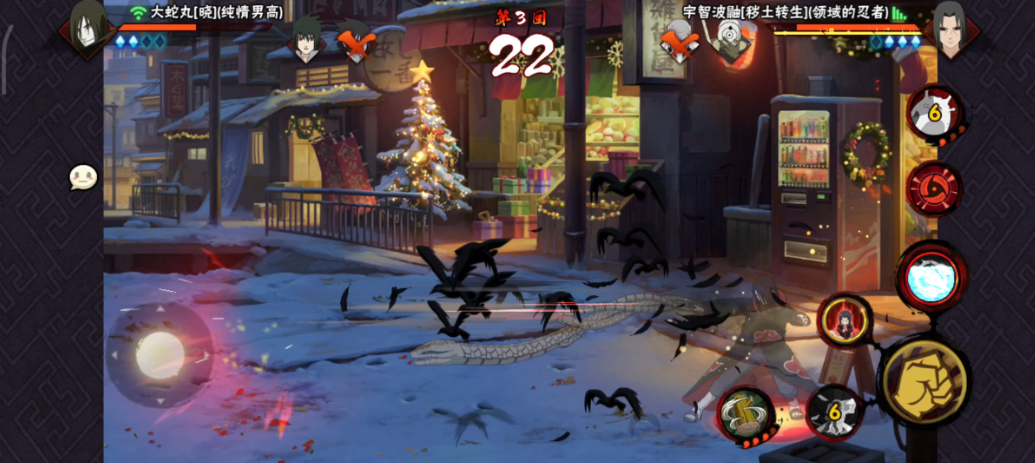The width and height of the screenshot is (1035, 463).
Task: Tap the virtual joystick knob
Action: click(x=159, y=352)
